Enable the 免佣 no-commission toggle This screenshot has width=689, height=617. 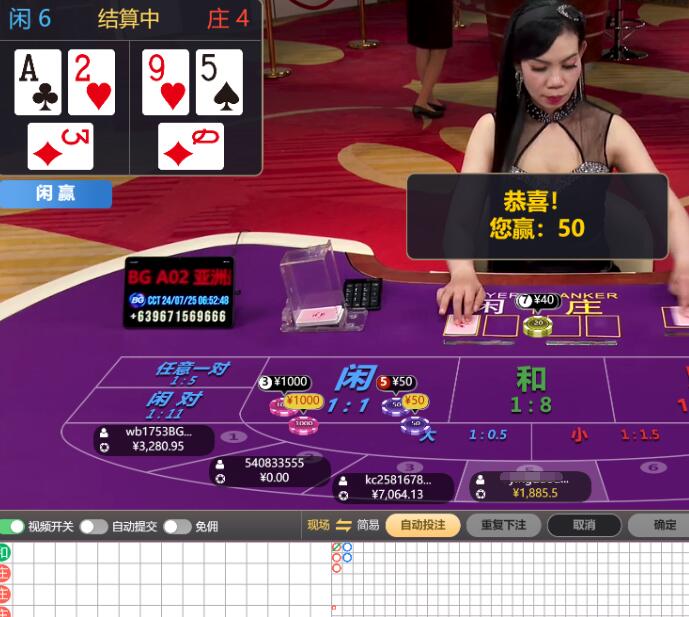click(177, 526)
